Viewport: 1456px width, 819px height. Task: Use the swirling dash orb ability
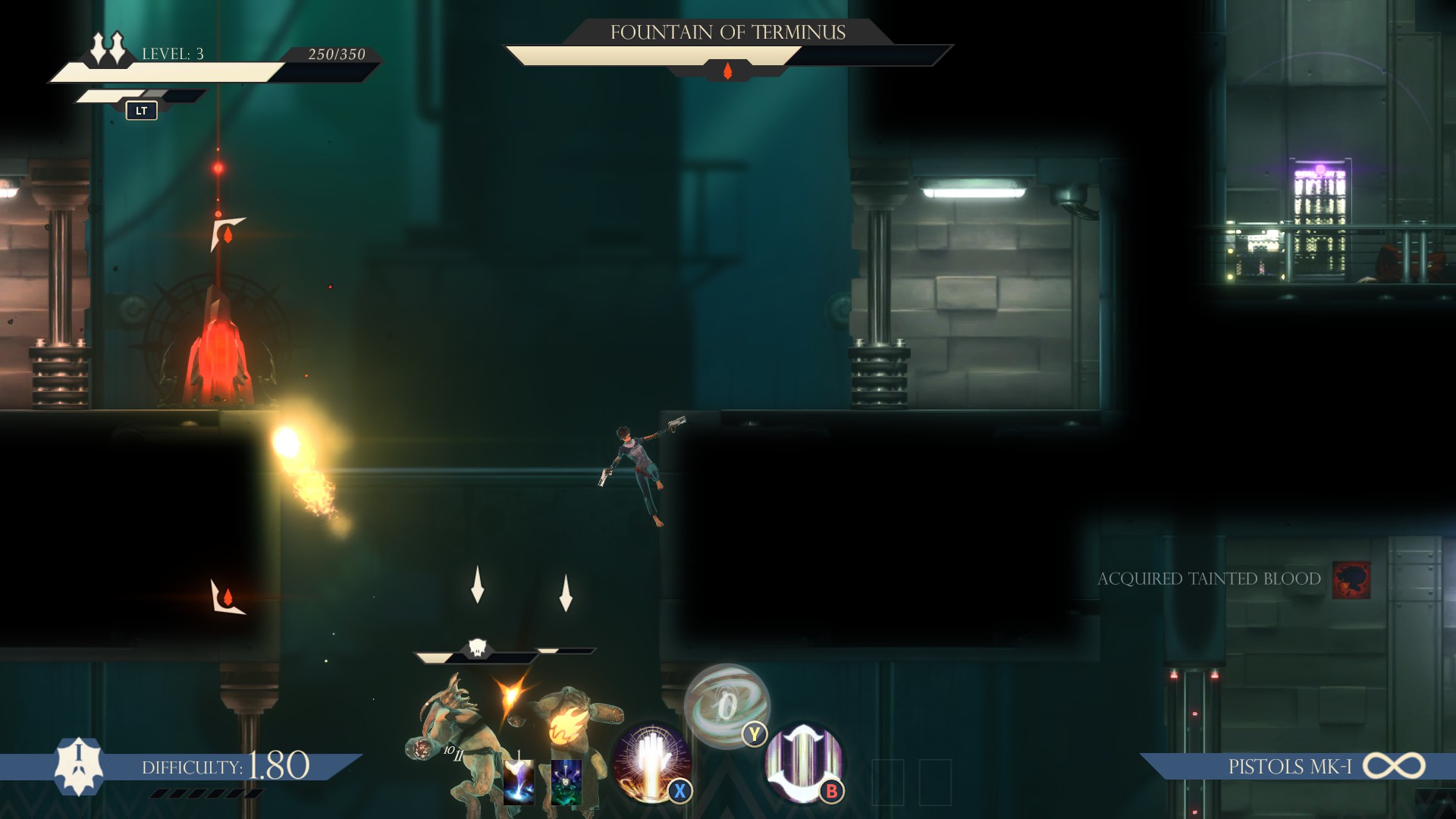(x=726, y=705)
